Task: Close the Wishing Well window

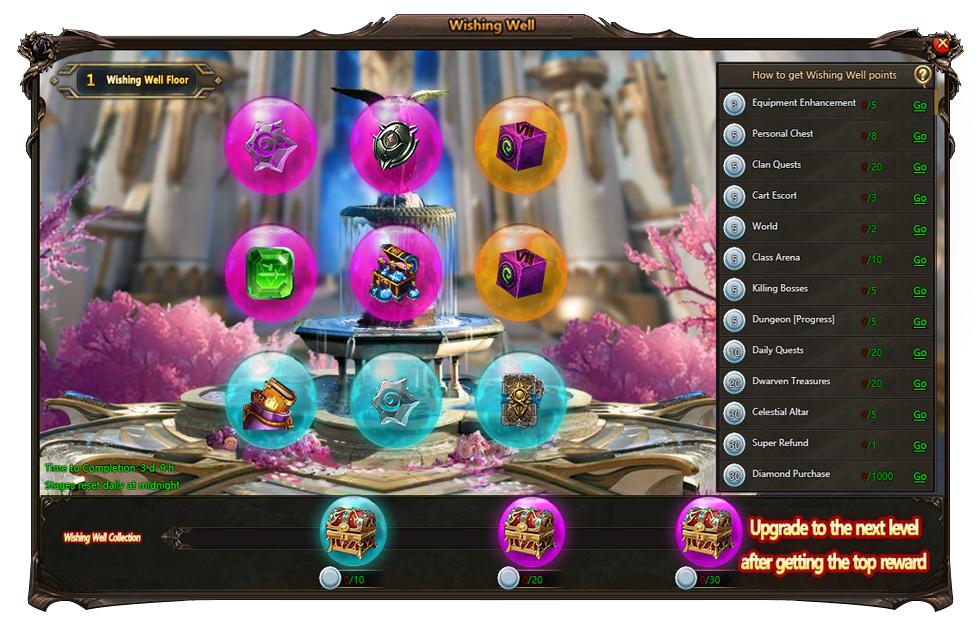Action: click(x=941, y=44)
